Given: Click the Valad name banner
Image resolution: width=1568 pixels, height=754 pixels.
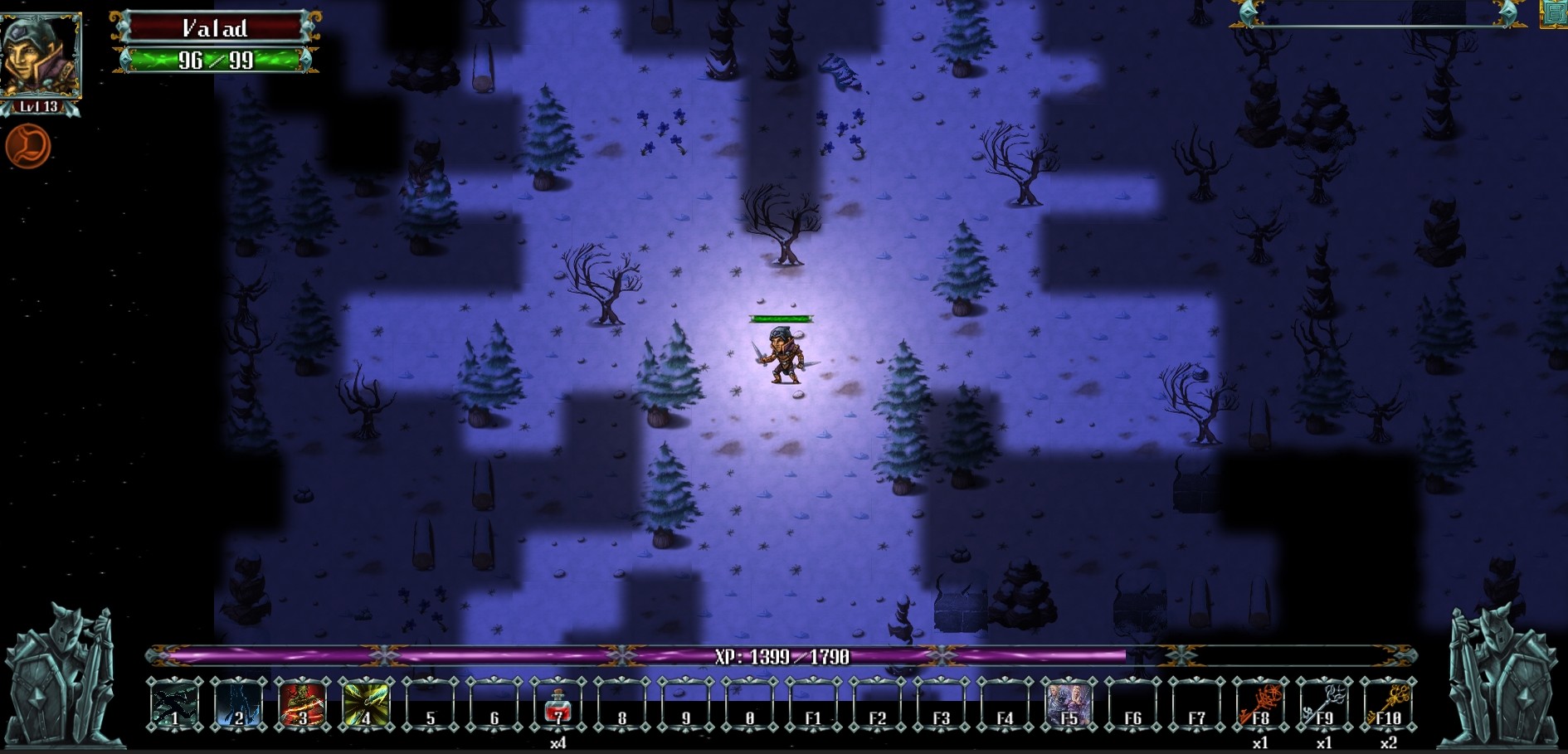Looking at the screenshot, I should click(x=214, y=27).
